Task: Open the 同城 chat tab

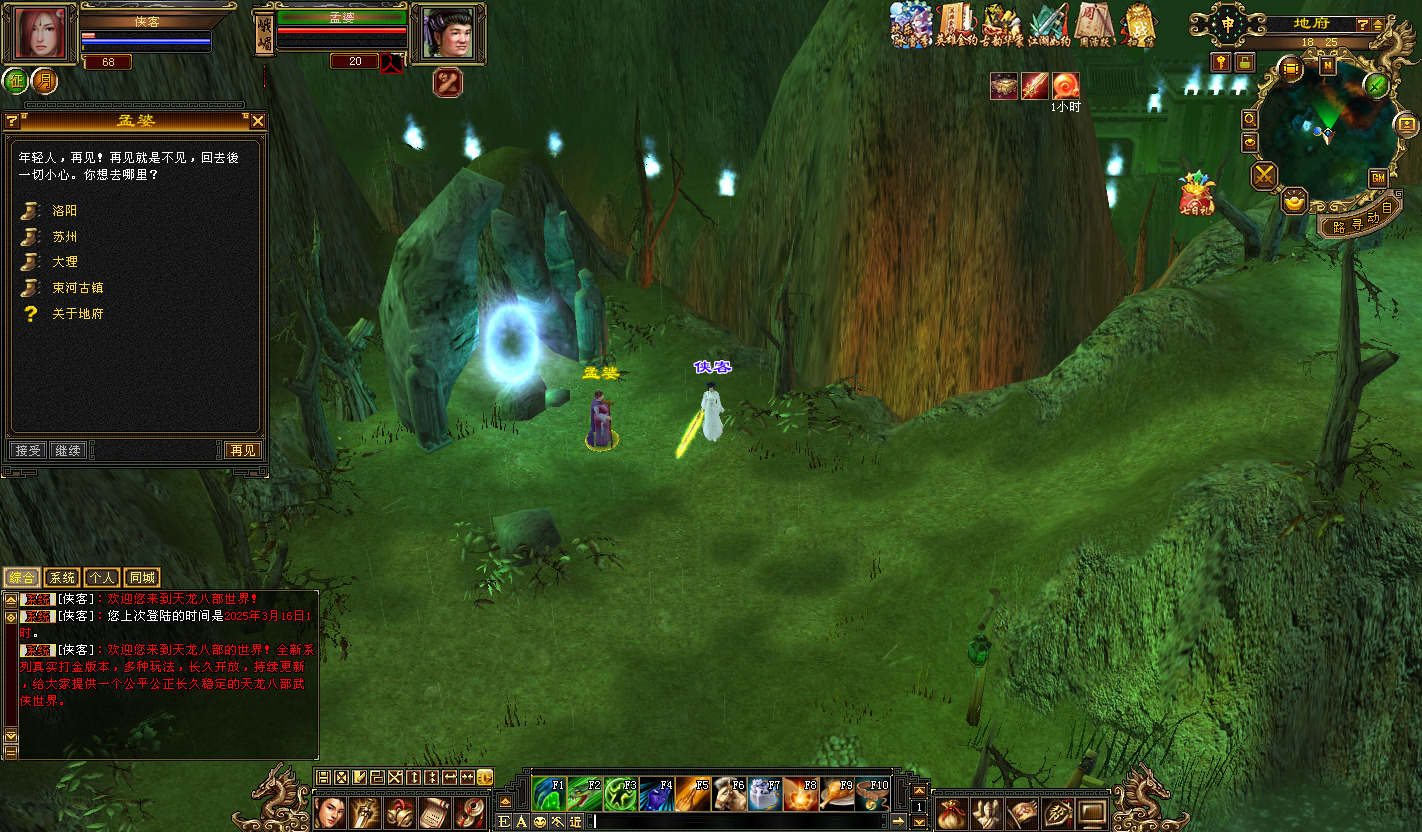Action: 142,578
